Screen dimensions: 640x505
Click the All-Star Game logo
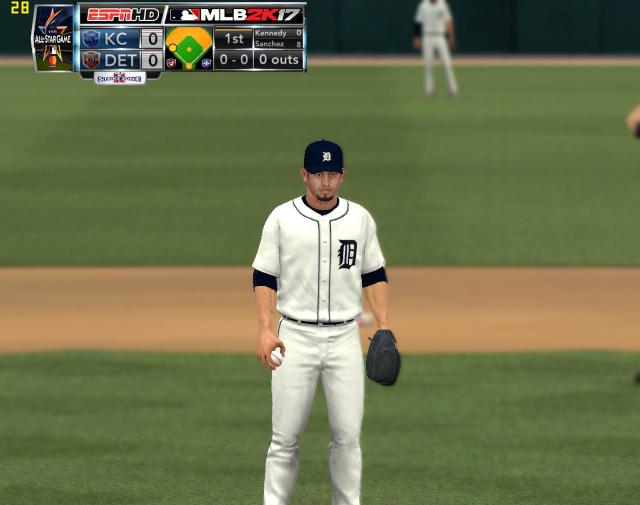click(53, 38)
